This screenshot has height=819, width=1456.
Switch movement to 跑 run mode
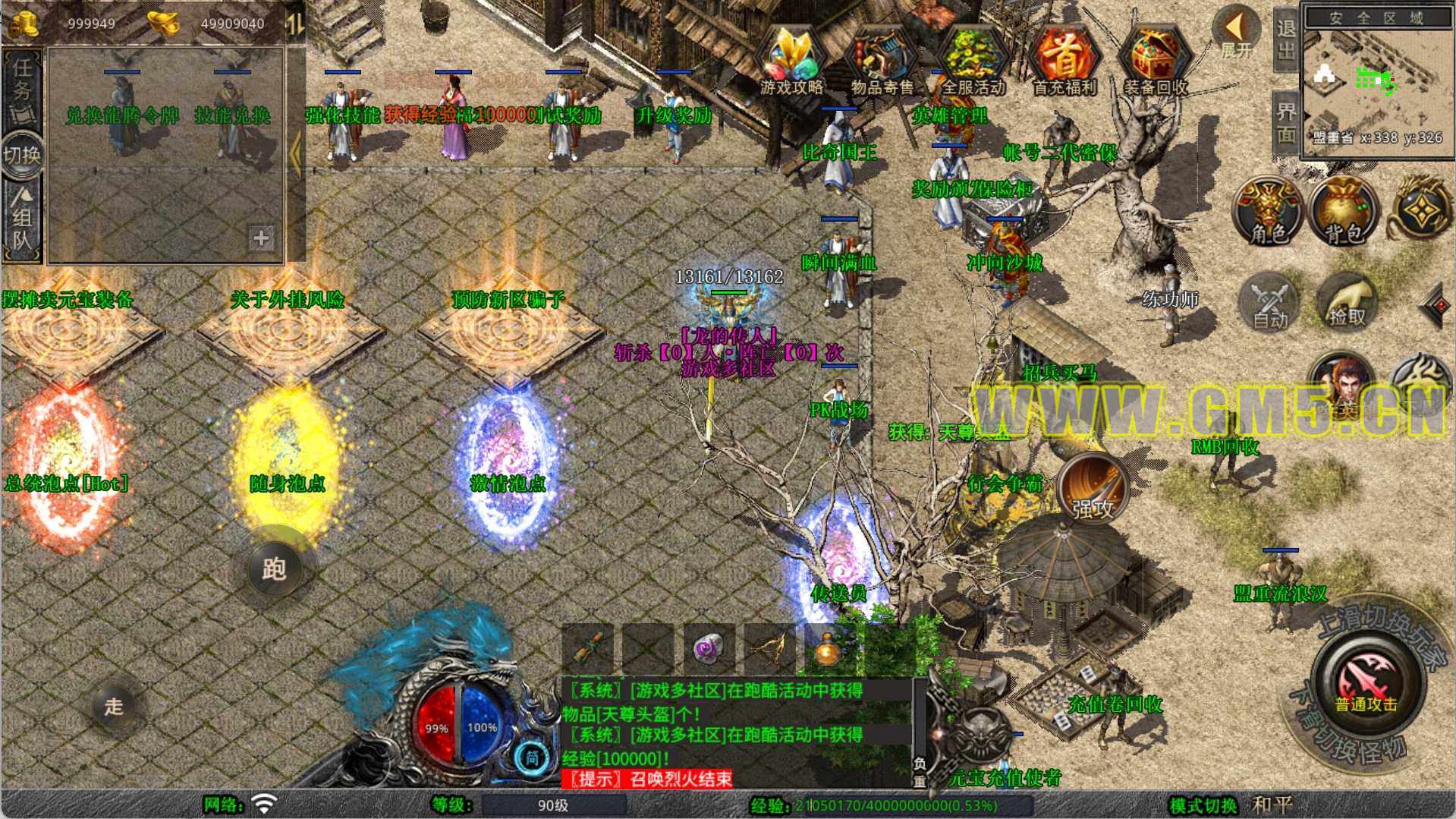(x=275, y=569)
